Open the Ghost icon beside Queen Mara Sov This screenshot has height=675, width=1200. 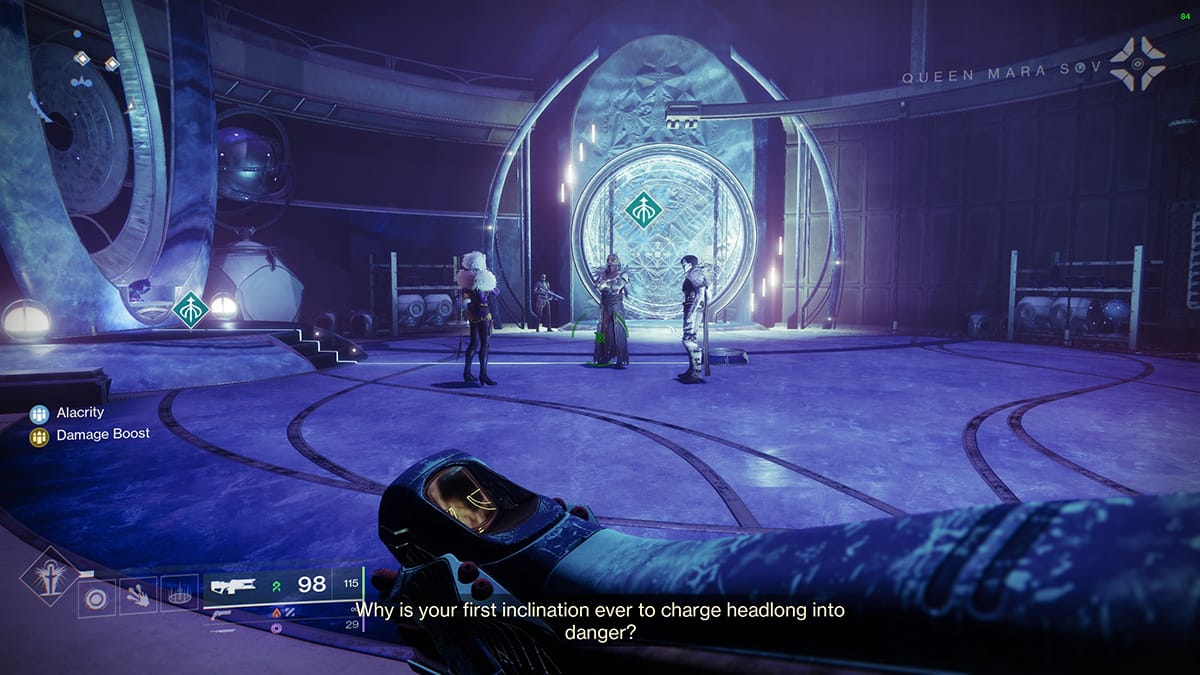1138,63
